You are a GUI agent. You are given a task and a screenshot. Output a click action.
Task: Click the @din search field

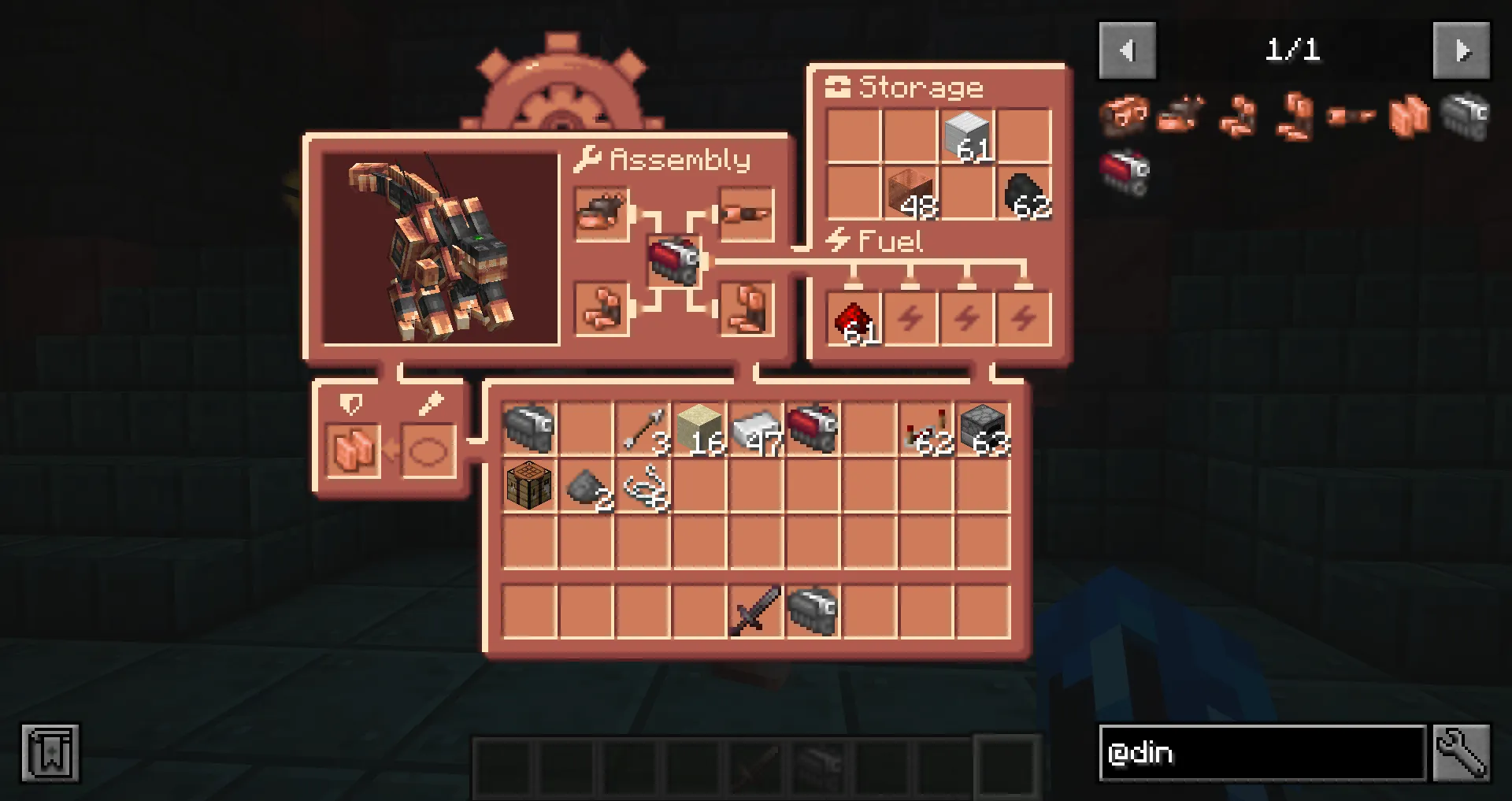tap(1260, 752)
